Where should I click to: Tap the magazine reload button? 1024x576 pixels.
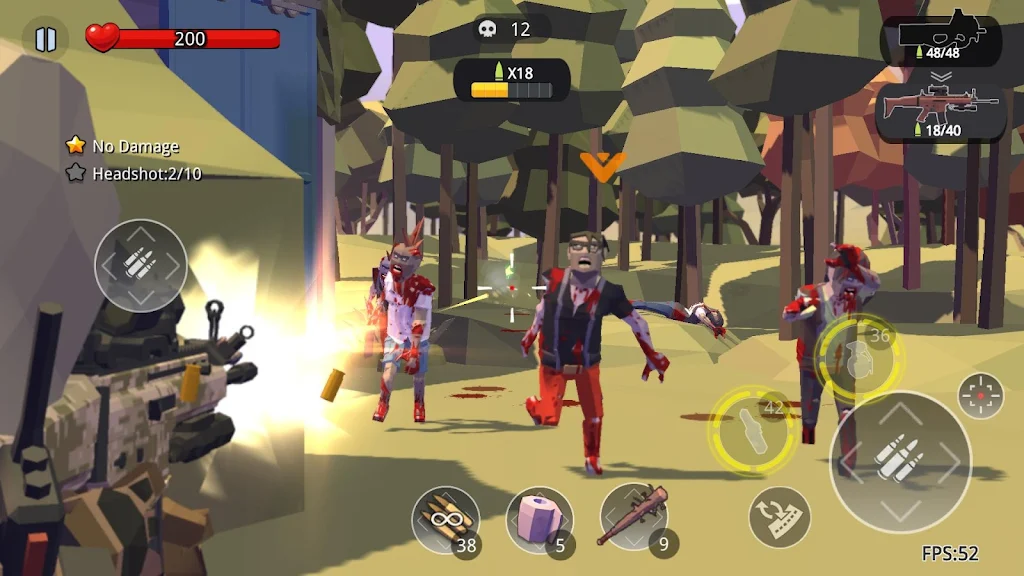coord(779,516)
